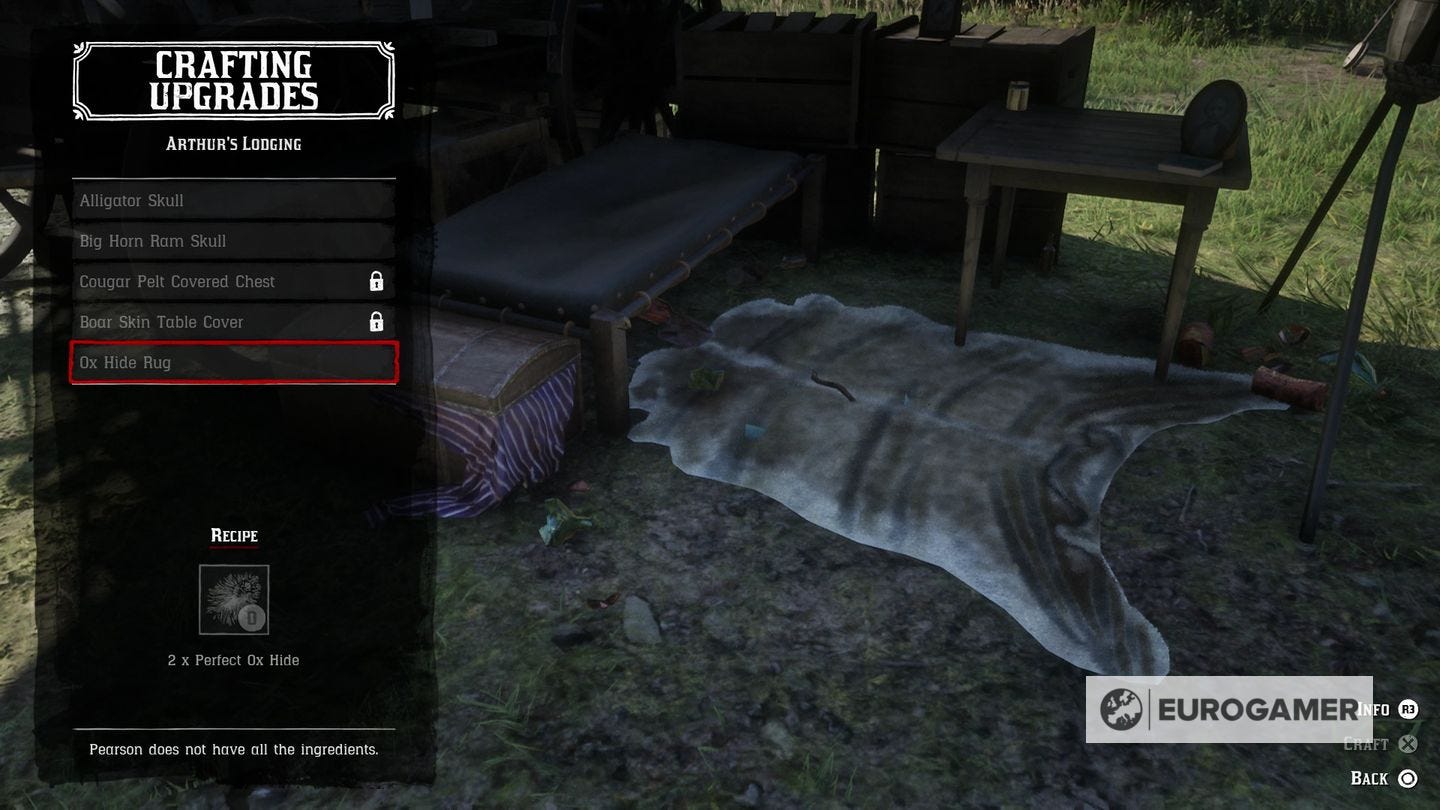Click the lock icon on Cougar Pelt Covered Chest

click(377, 281)
